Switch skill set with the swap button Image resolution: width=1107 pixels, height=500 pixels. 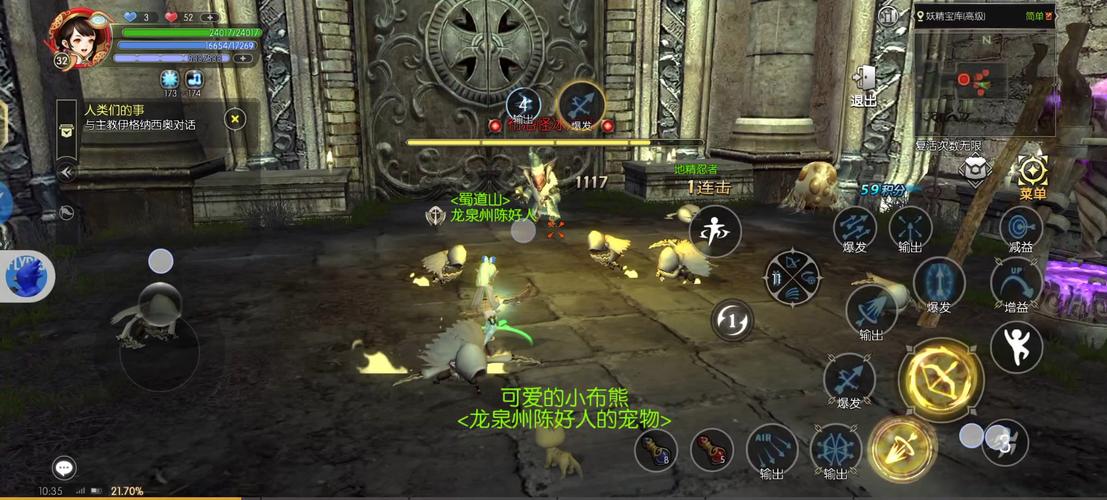pos(733,320)
